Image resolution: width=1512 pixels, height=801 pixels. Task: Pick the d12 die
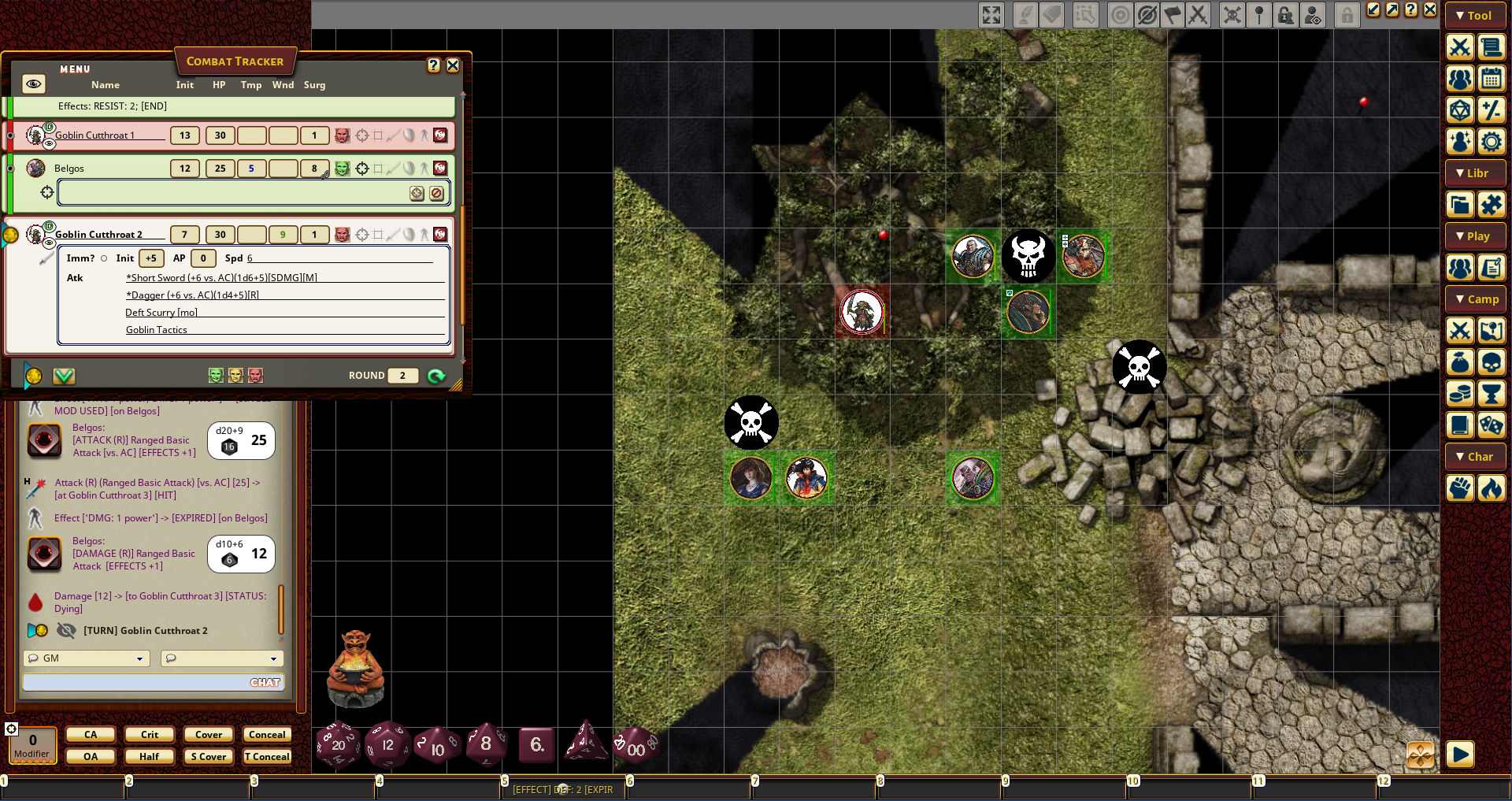[x=387, y=744]
